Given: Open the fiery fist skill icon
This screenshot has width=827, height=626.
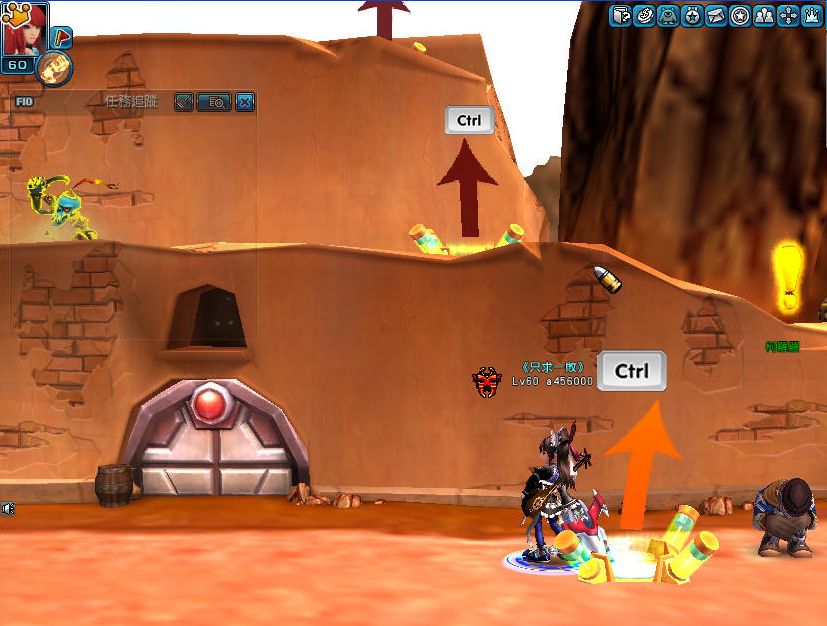Looking at the screenshot, I should (53, 69).
